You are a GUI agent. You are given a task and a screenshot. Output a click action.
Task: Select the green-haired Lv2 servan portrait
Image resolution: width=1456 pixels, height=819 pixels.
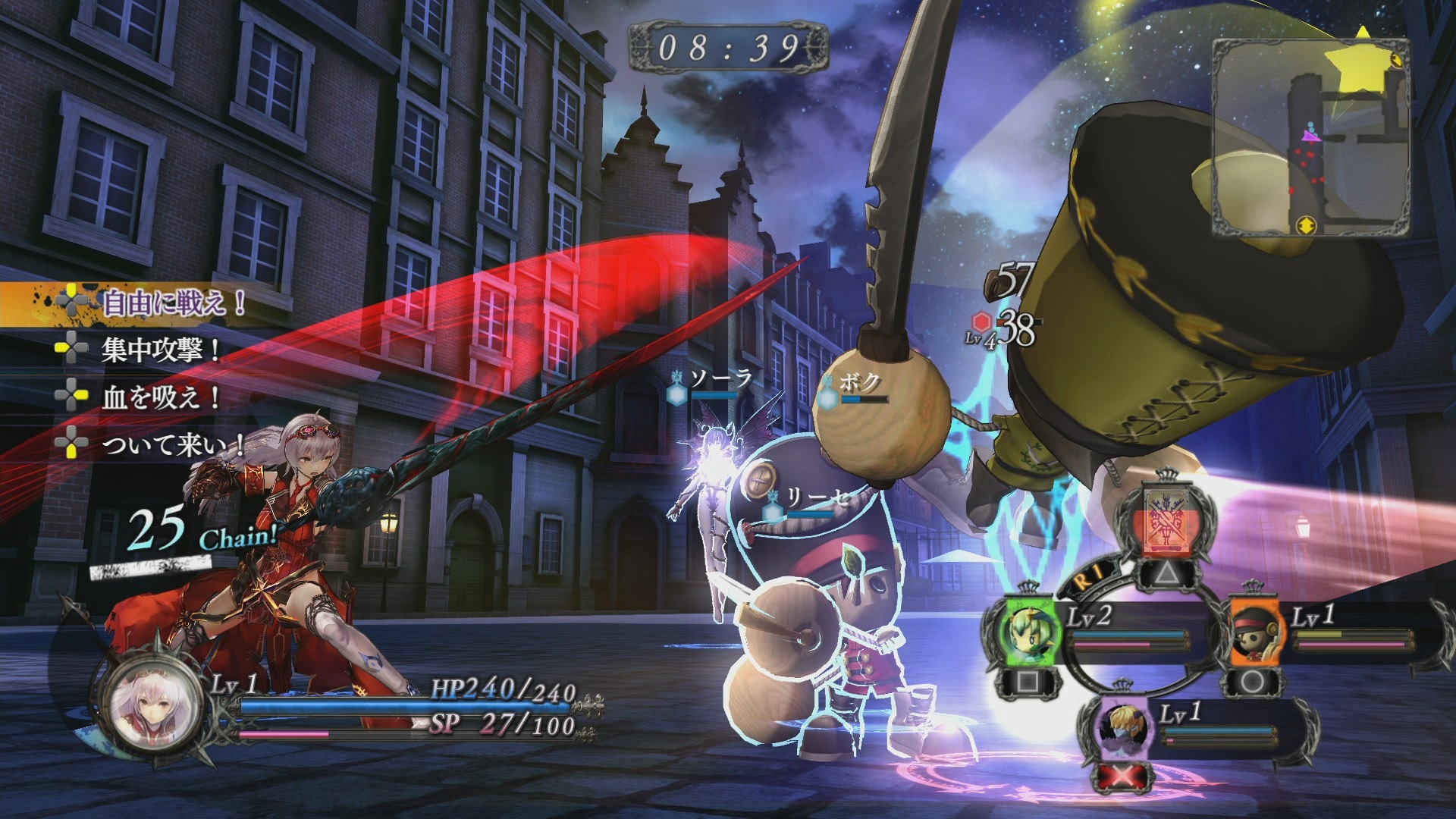tap(1027, 631)
